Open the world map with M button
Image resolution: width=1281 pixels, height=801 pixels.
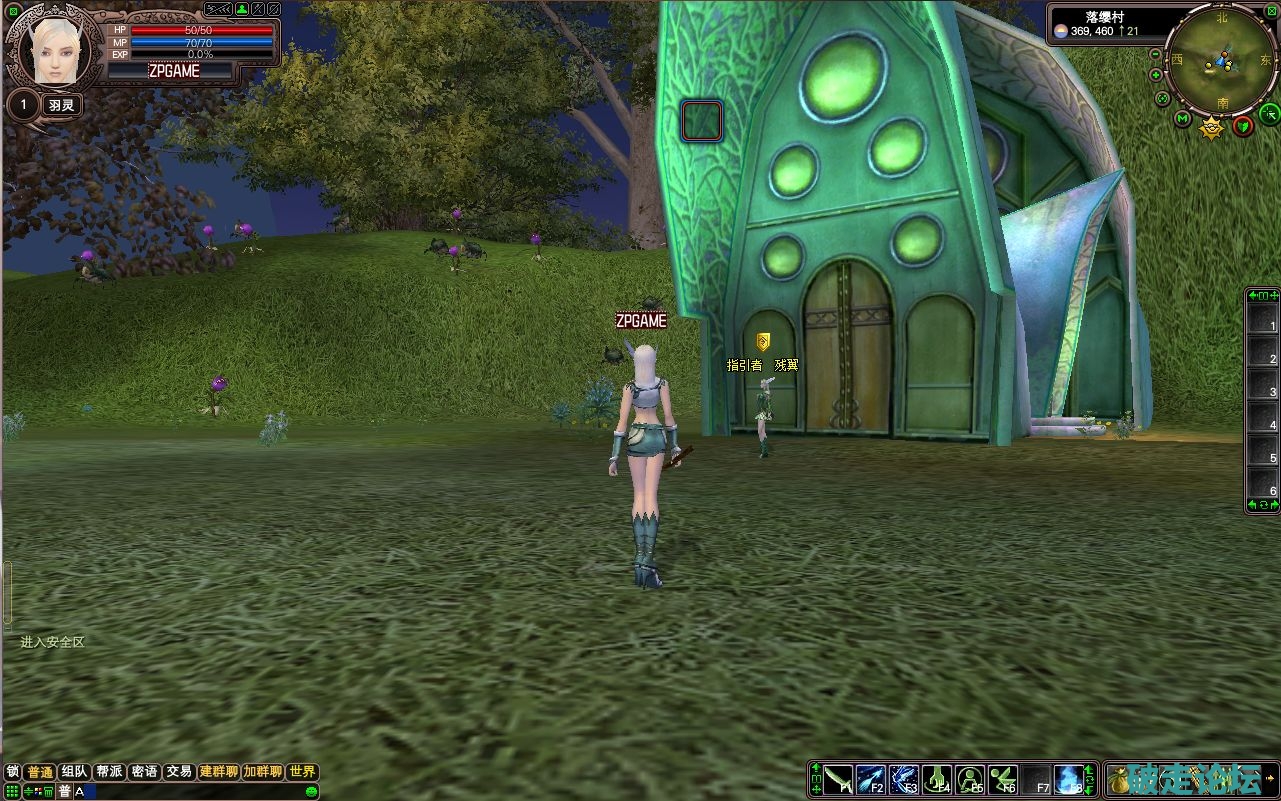pos(1183,121)
